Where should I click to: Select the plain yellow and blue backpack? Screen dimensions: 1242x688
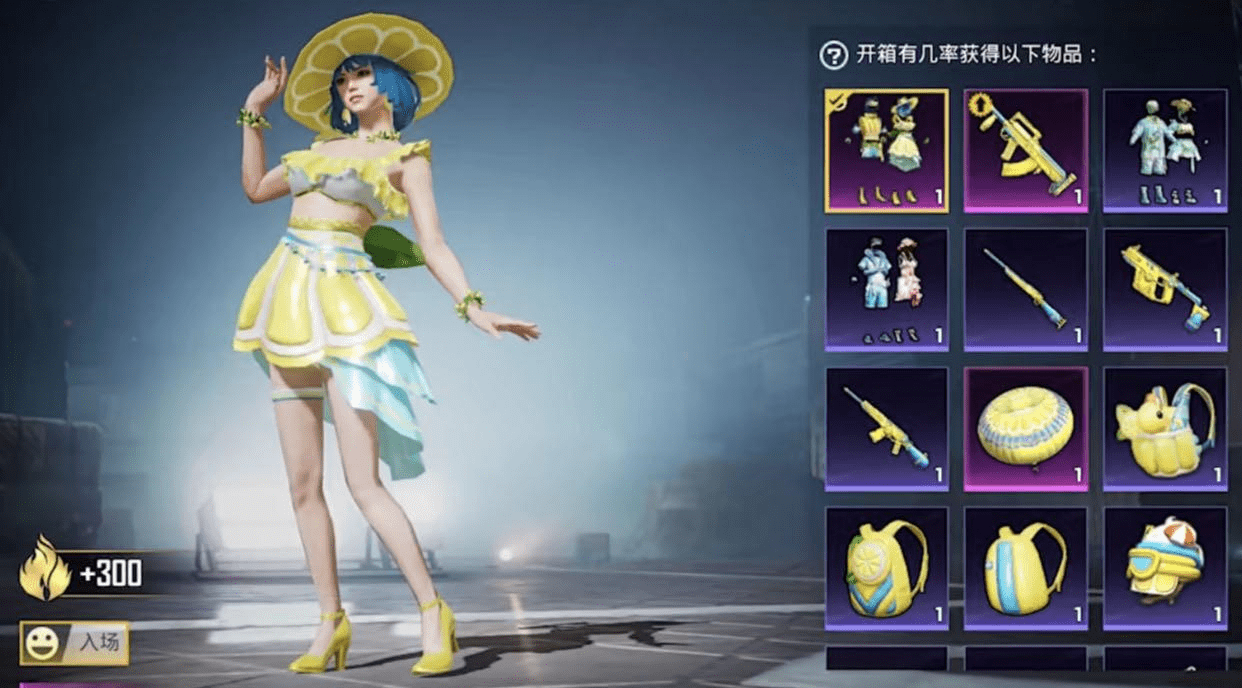pyautogui.click(x=1025, y=568)
